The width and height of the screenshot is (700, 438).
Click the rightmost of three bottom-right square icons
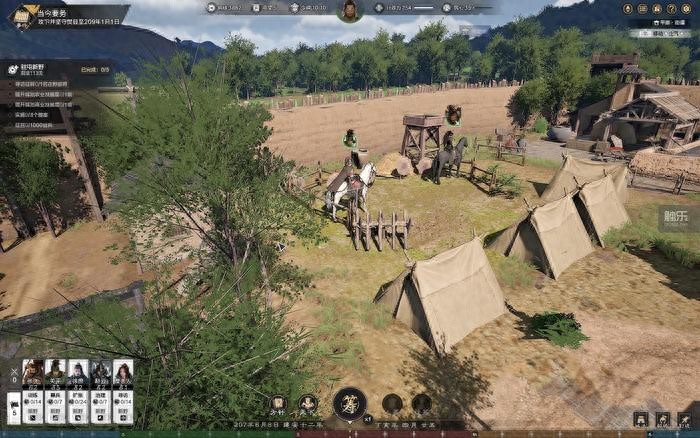684,420
